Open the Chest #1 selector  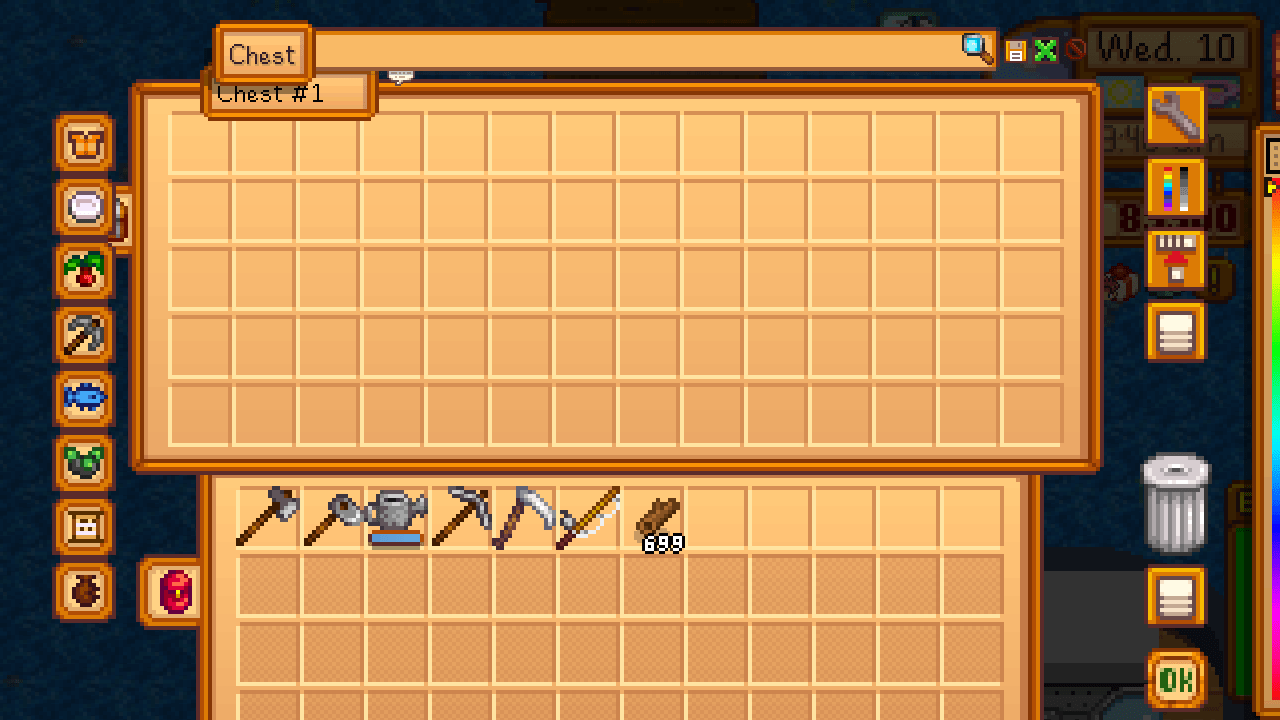[x=290, y=93]
